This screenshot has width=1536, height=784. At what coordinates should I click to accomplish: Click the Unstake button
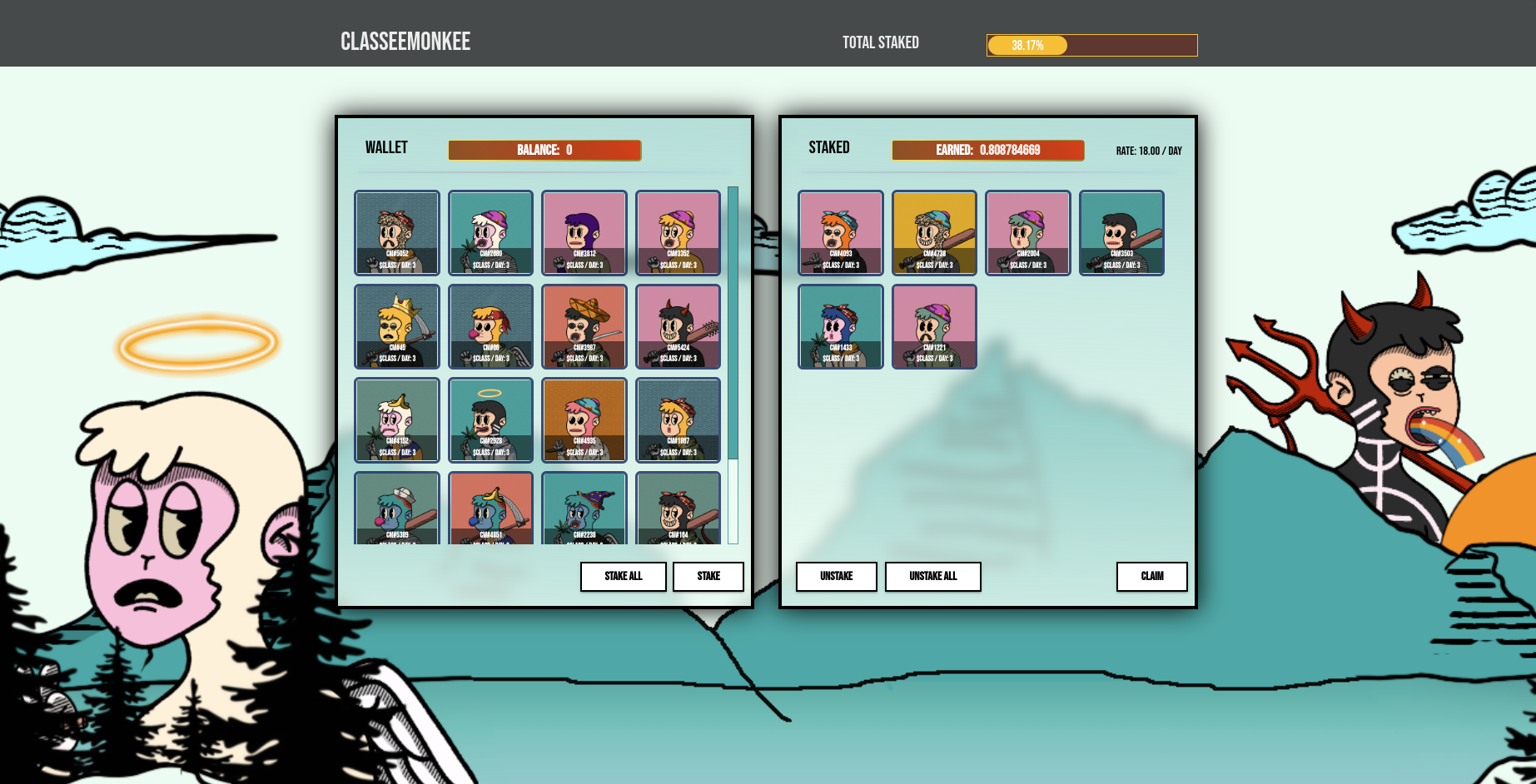[x=836, y=576]
